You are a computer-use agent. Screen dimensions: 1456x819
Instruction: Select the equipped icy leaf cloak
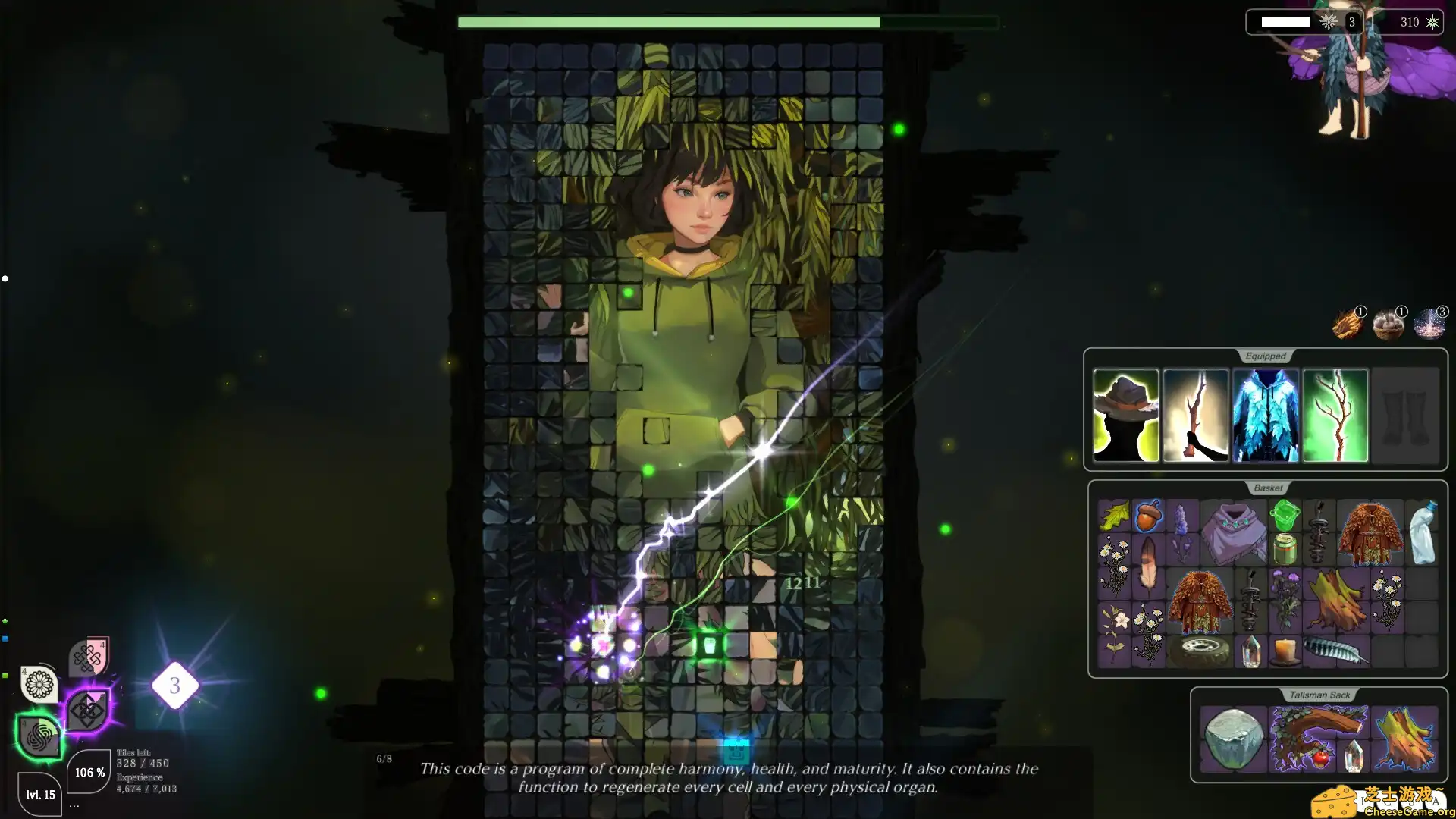pyautogui.click(x=1266, y=416)
